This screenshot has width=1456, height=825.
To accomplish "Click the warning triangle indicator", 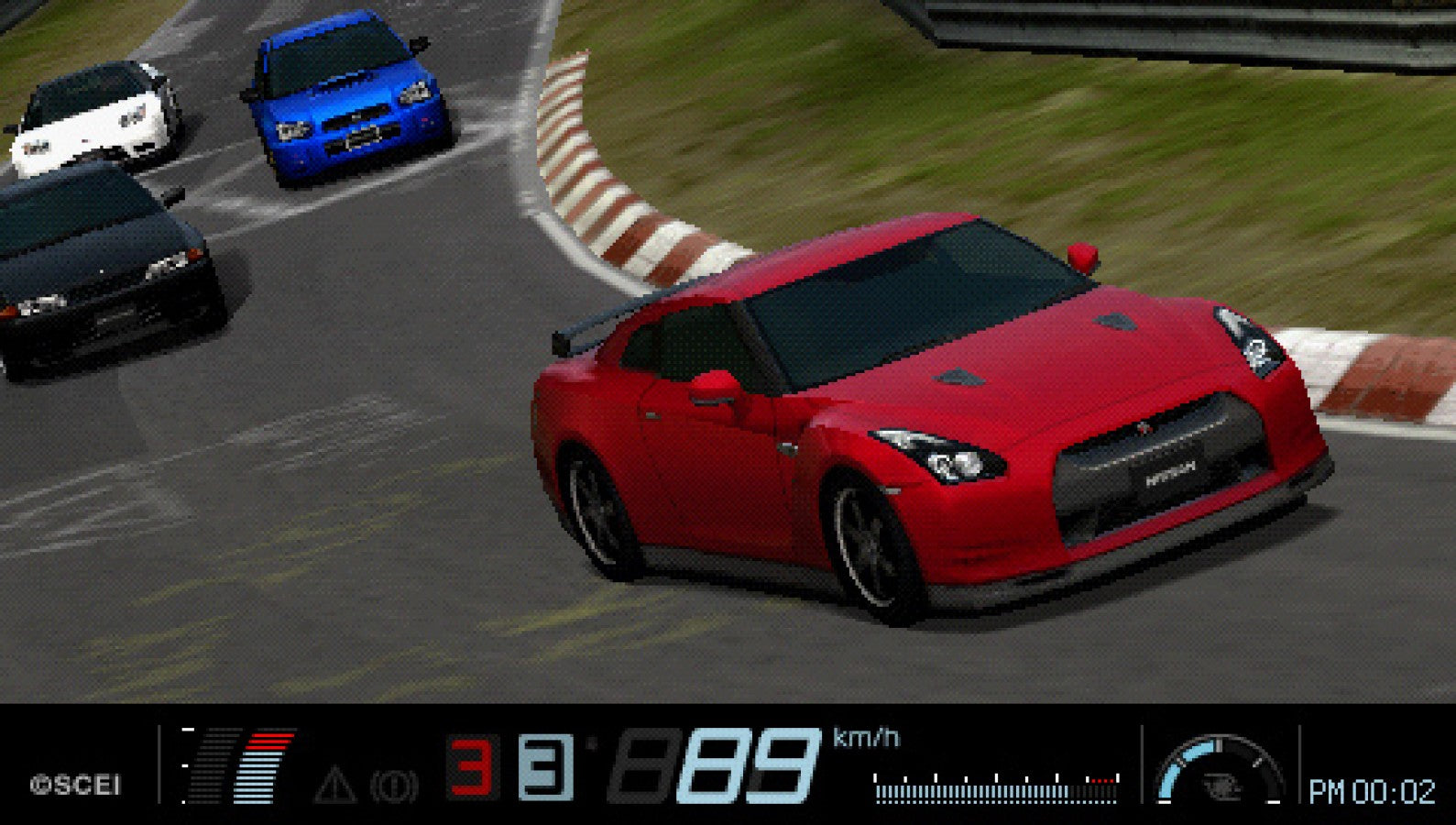I will 336,786.
